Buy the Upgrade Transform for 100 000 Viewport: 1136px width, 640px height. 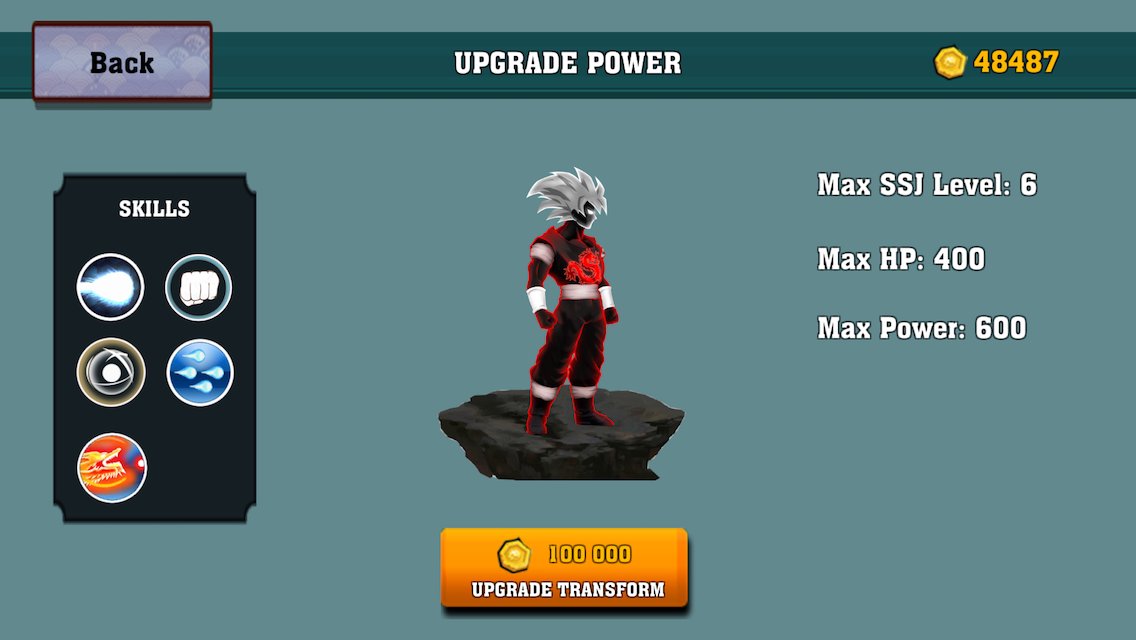565,568
